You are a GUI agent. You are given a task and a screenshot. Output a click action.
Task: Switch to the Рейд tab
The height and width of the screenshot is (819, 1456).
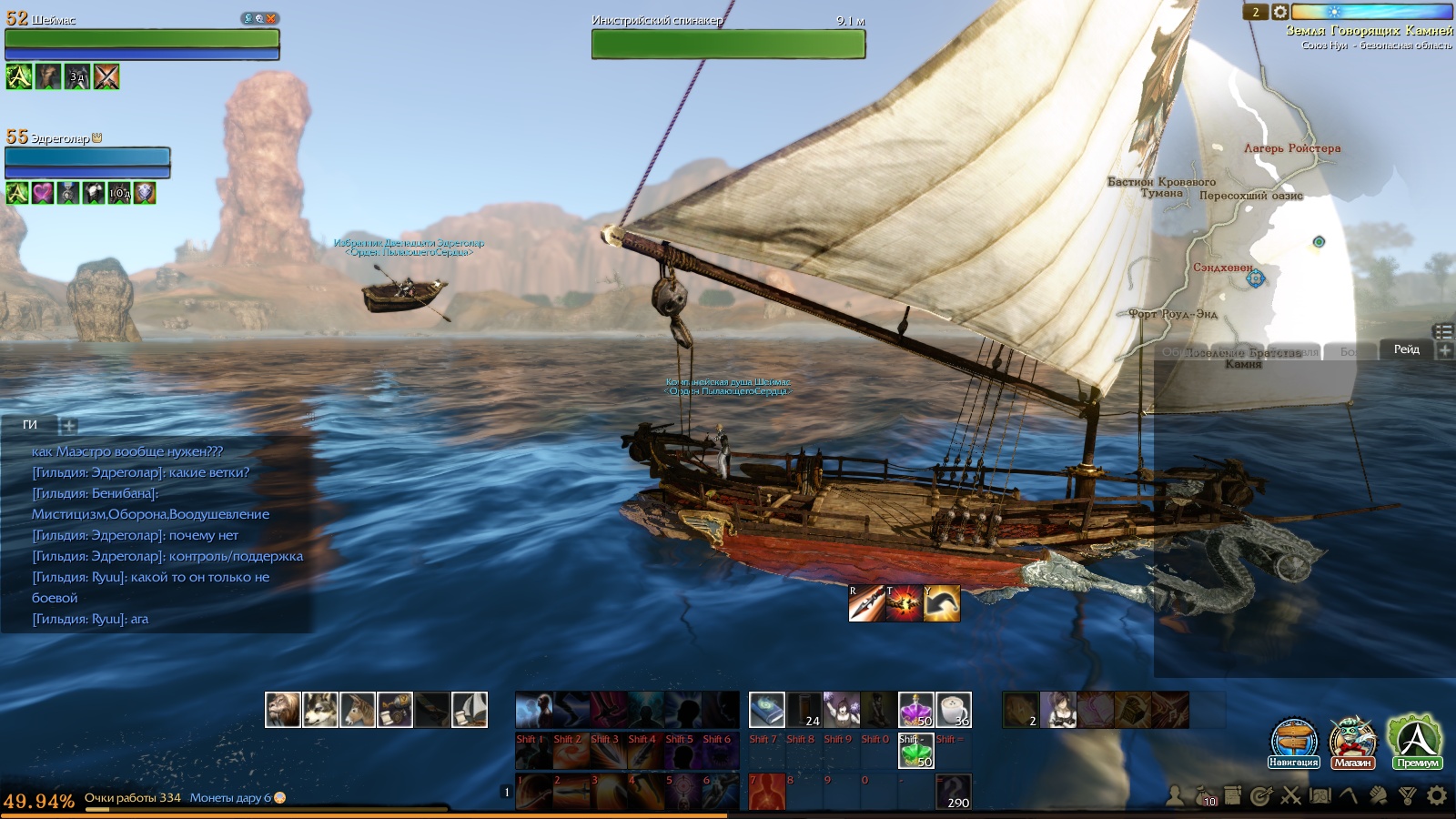pos(1406,349)
